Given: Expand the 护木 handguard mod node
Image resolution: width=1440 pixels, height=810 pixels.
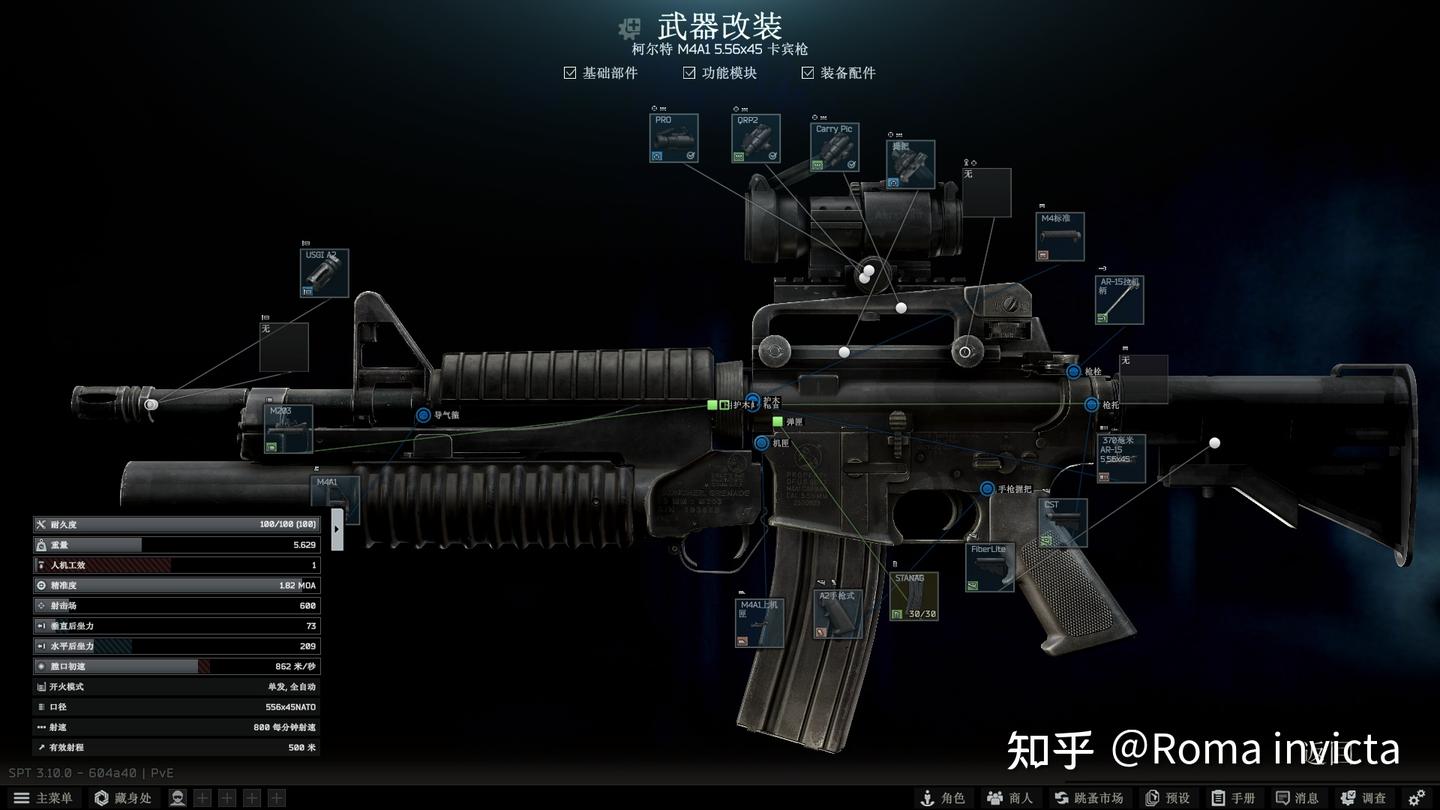Looking at the screenshot, I should [752, 403].
